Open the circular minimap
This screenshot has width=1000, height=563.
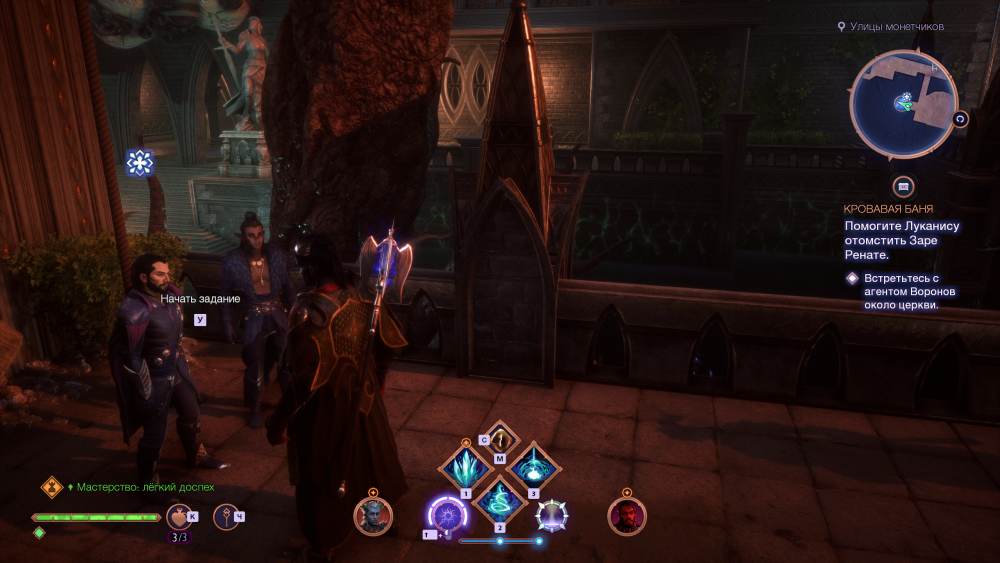tap(903, 103)
